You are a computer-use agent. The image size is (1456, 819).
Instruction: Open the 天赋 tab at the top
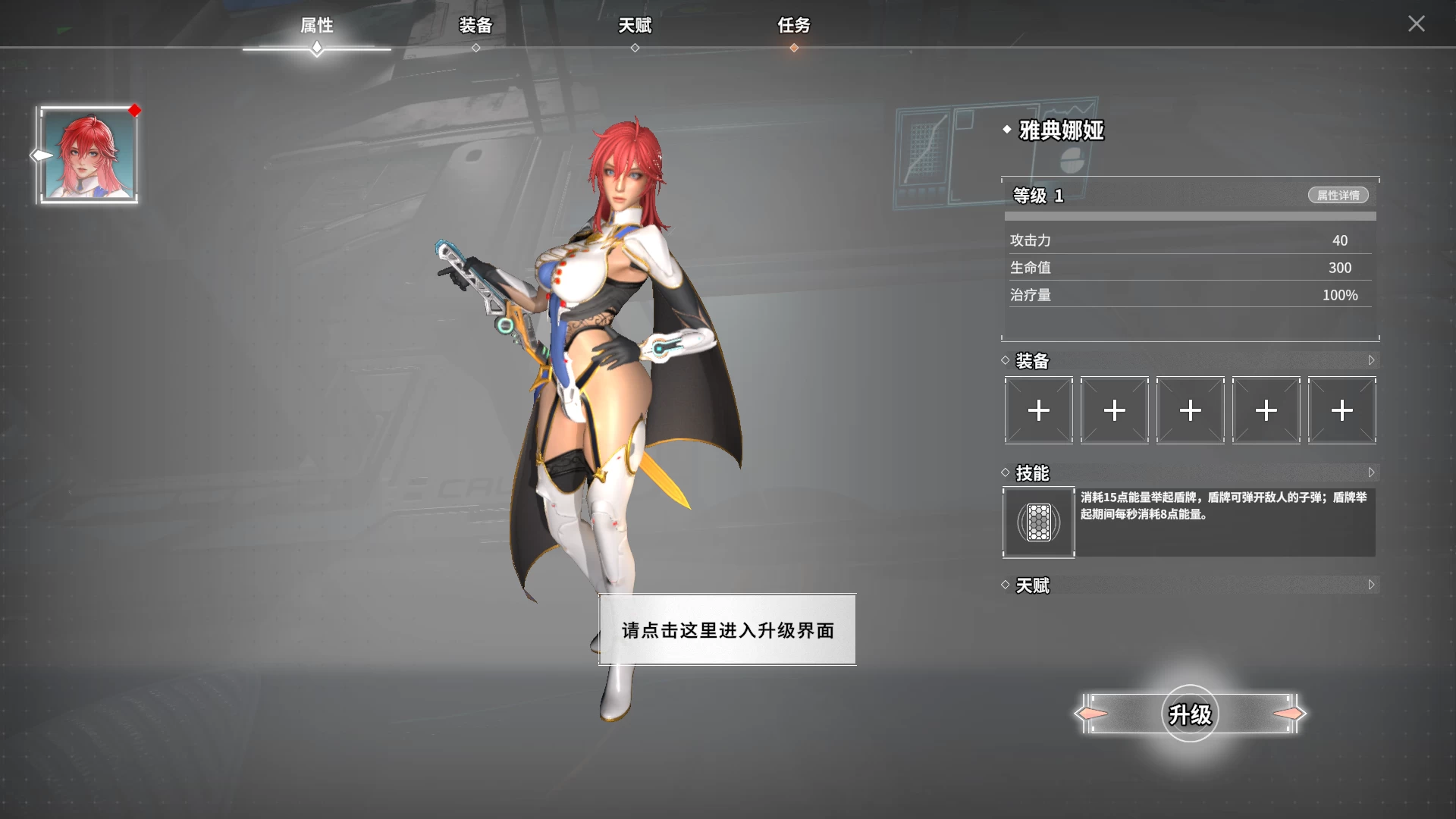[x=635, y=25]
